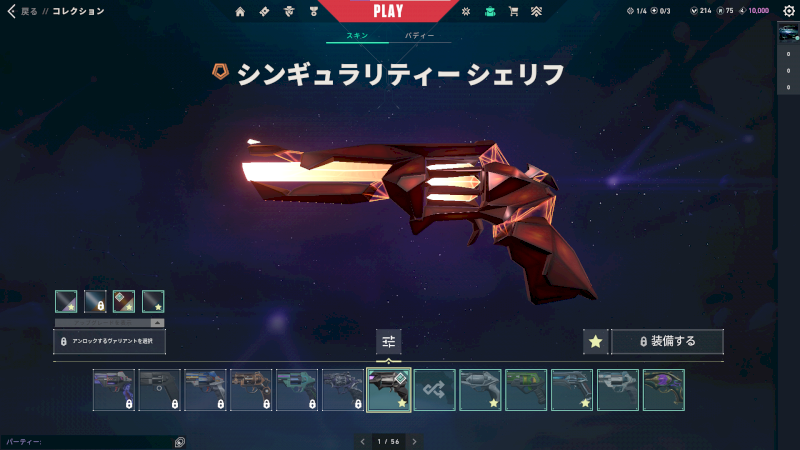Go to the home icon
The image size is (800, 450).
click(240, 11)
